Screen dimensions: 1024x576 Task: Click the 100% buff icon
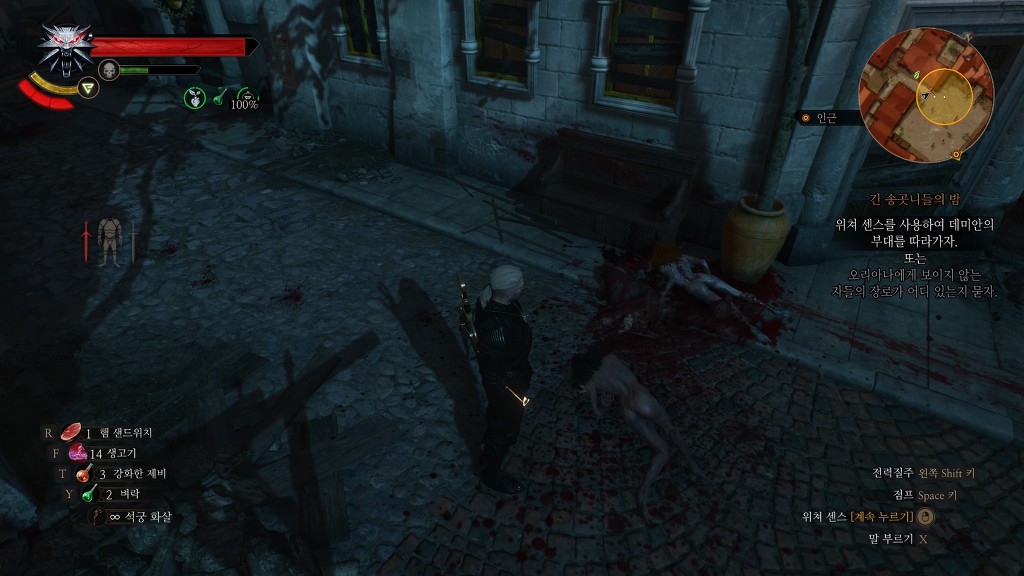[244, 96]
